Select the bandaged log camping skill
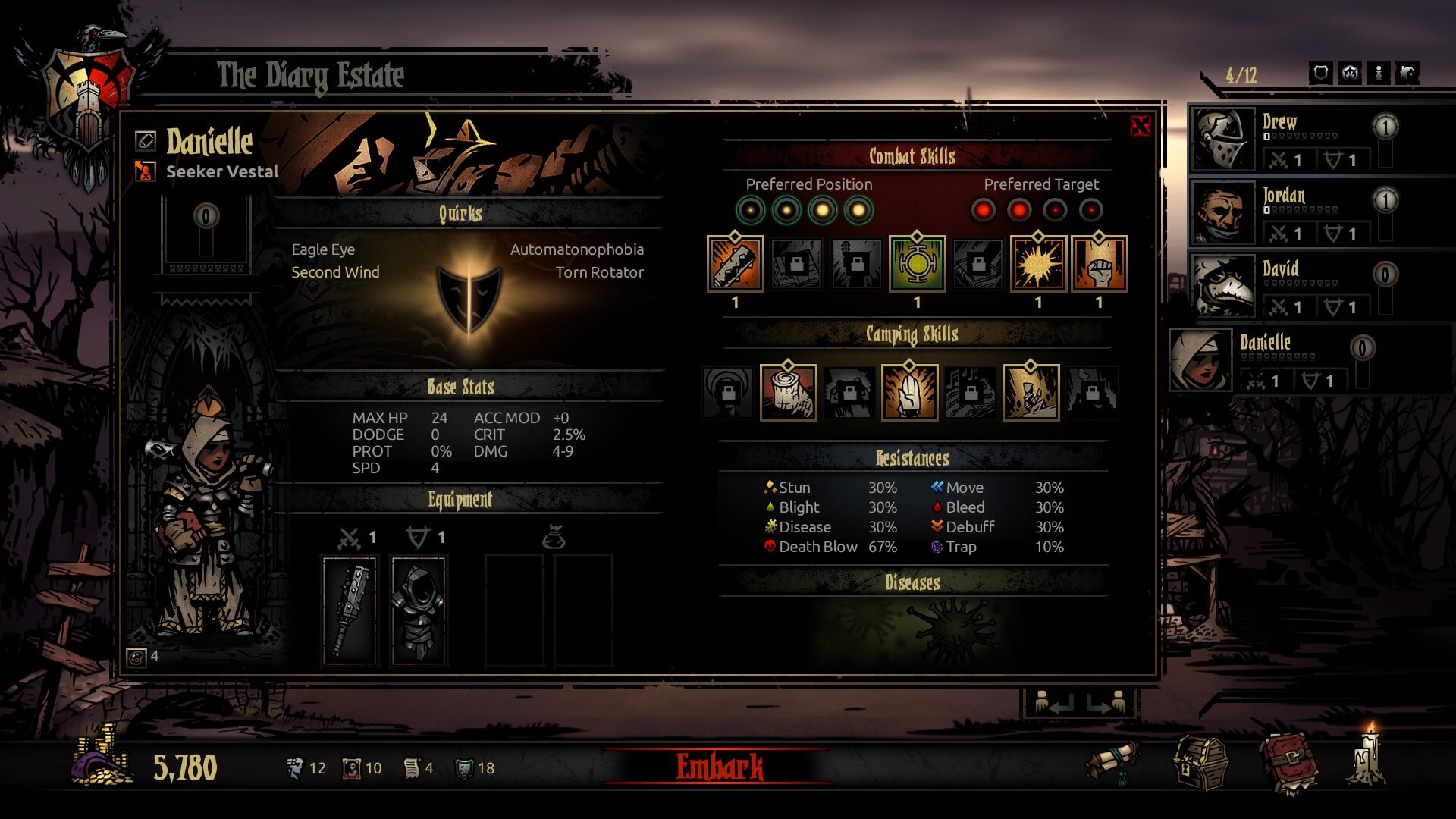The image size is (1456, 819). point(788,392)
